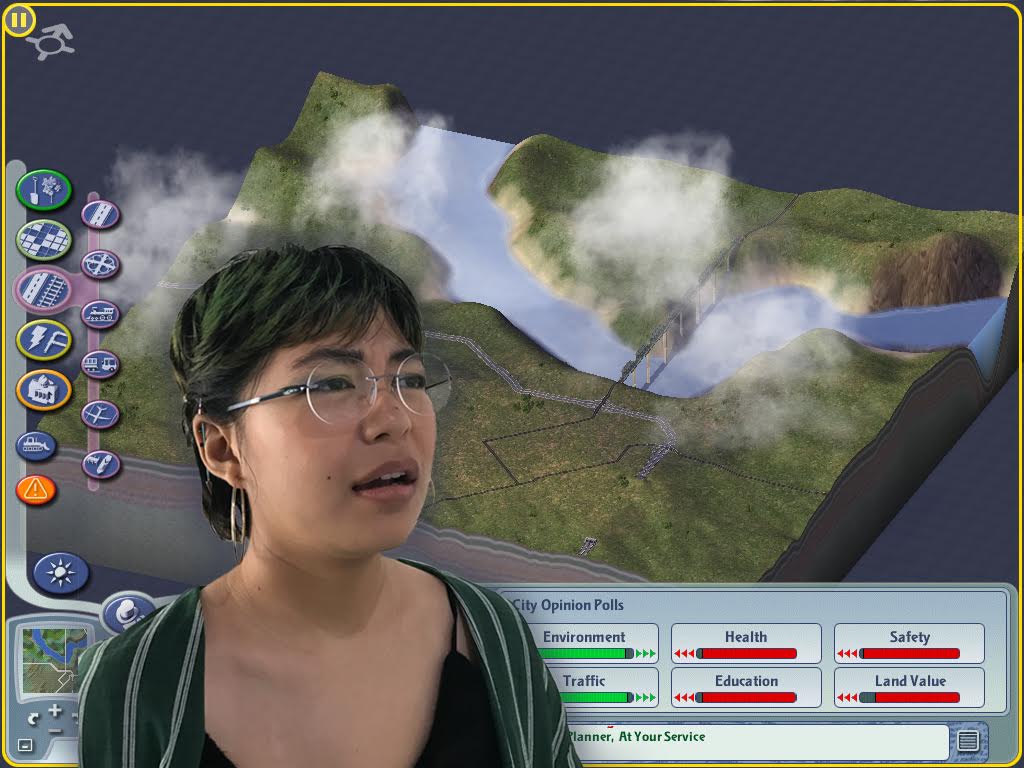Select the transportation road and rail menu

click(x=44, y=288)
